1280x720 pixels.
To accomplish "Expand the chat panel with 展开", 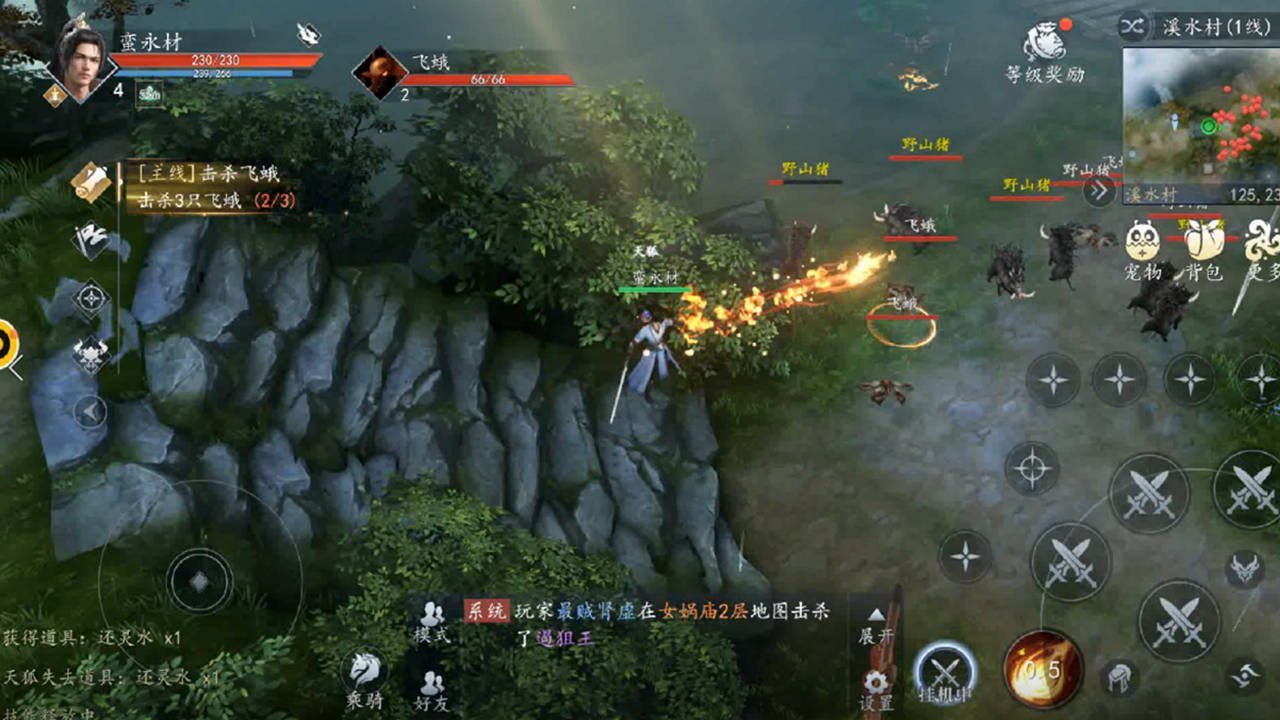I will (876, 627).
